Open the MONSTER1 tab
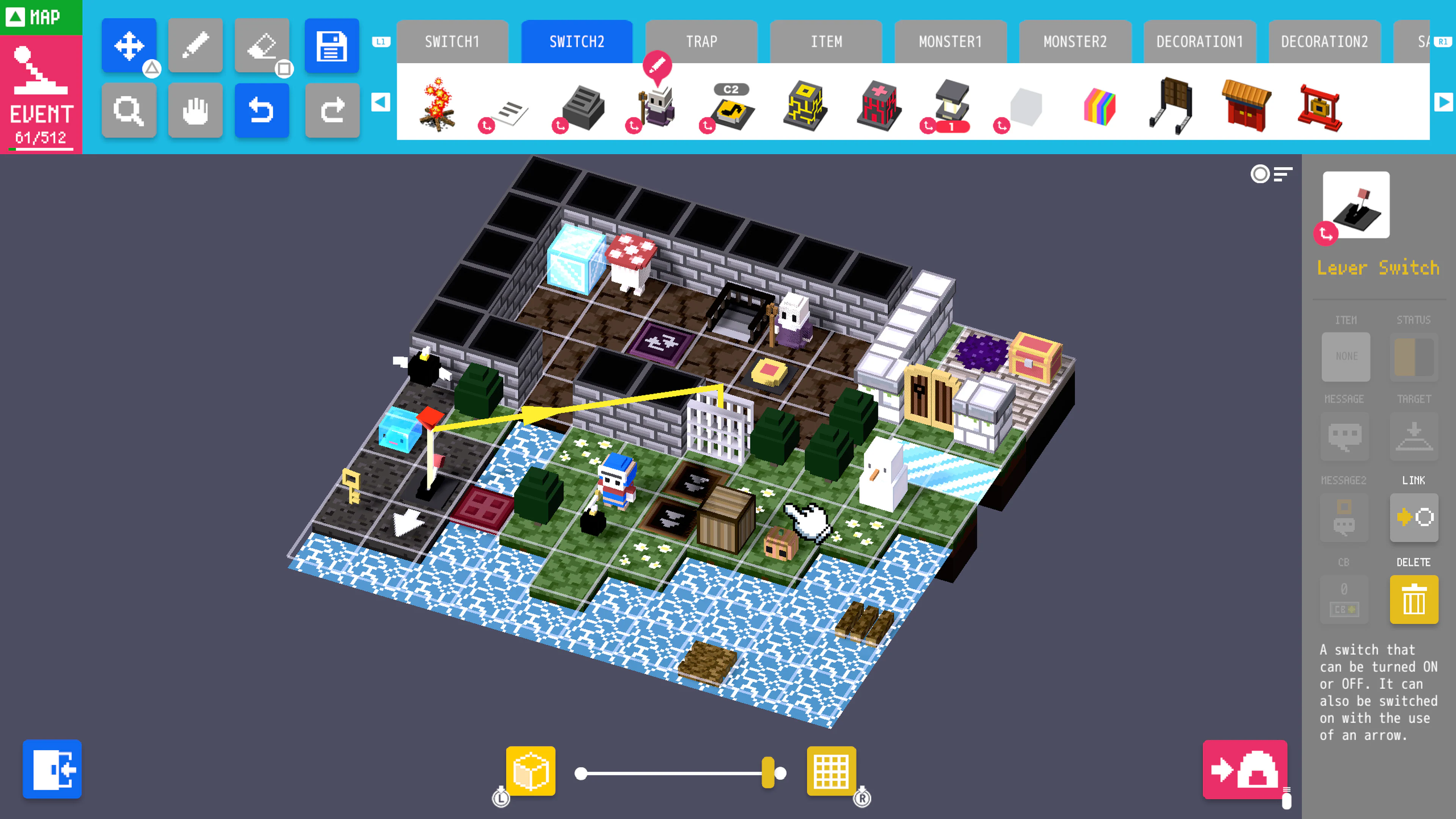The height and width of the screenshot is (819, 1456). click(x=950, y=41)
